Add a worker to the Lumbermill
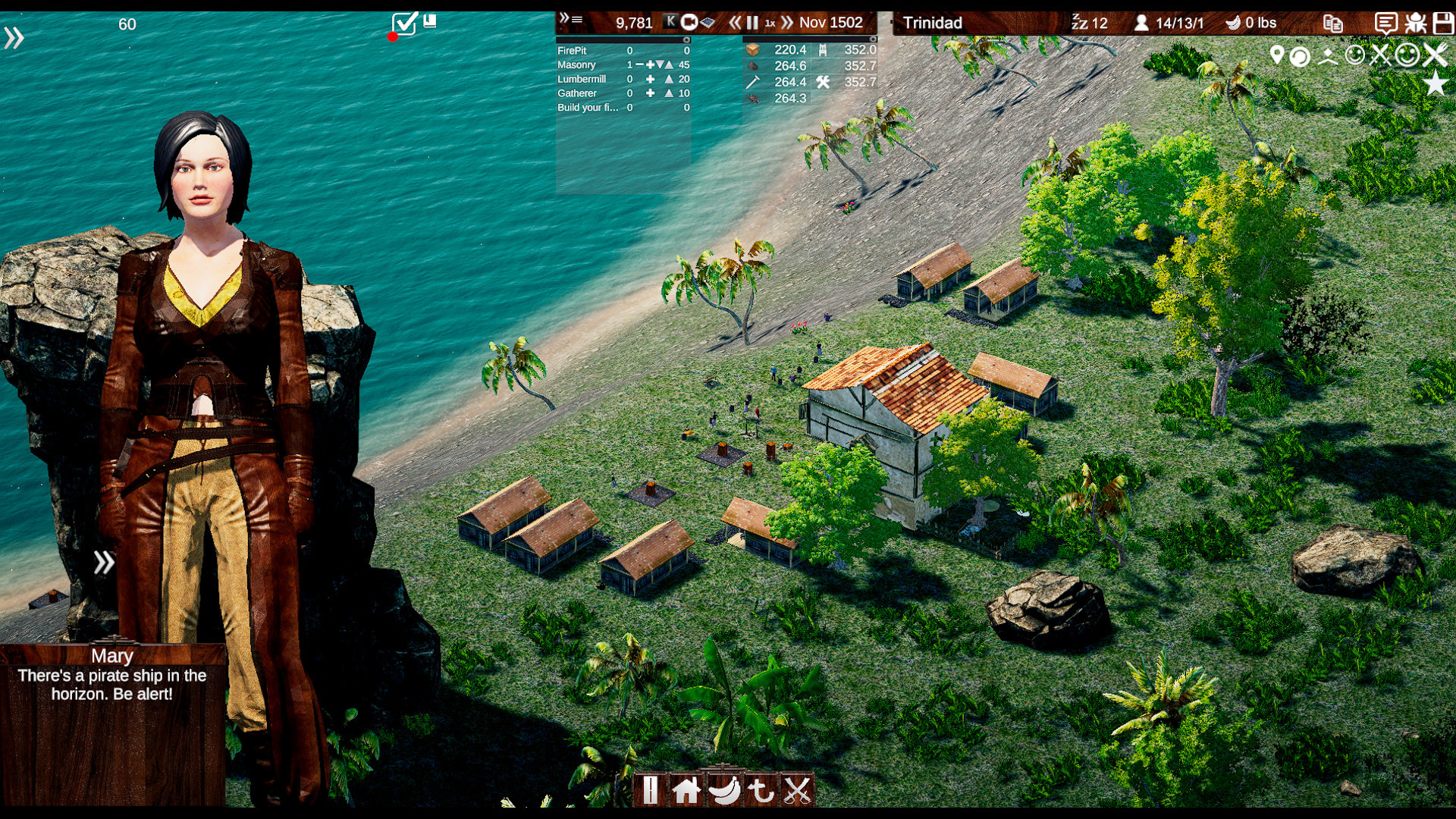 [650, 79]
